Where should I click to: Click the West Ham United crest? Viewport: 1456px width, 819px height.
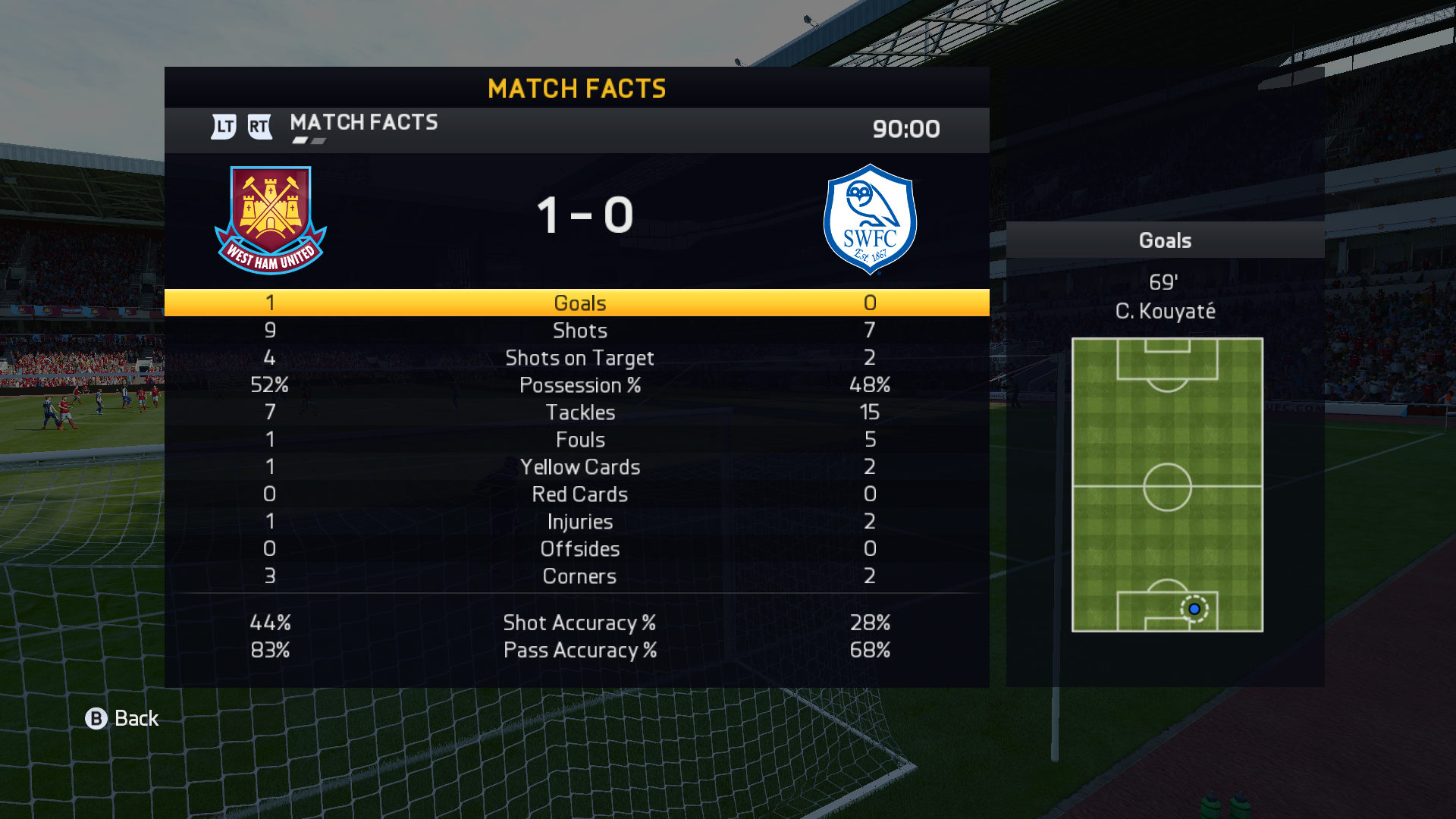[x=271, y=220]
